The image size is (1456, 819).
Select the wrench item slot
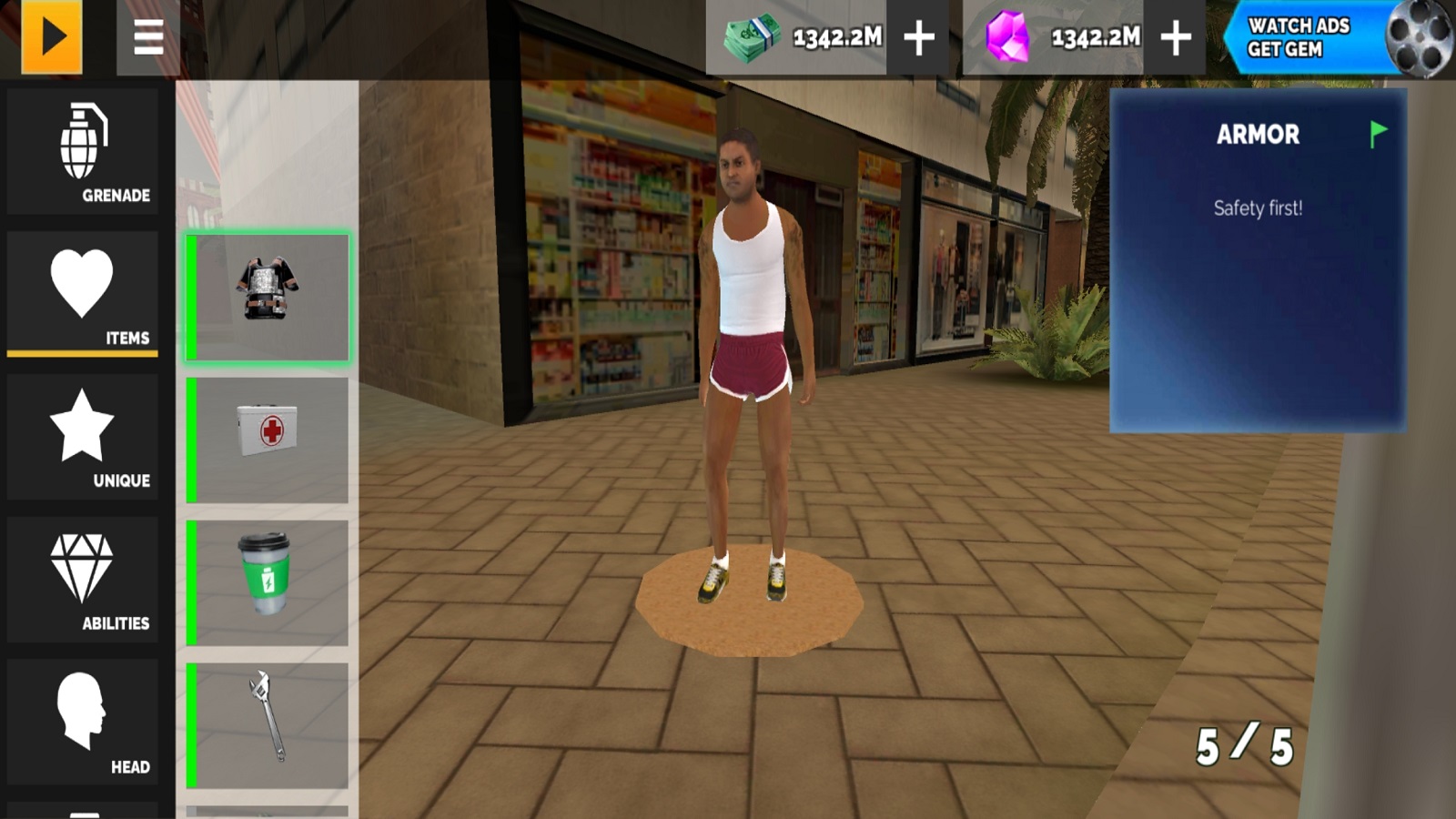coord(268,725)
